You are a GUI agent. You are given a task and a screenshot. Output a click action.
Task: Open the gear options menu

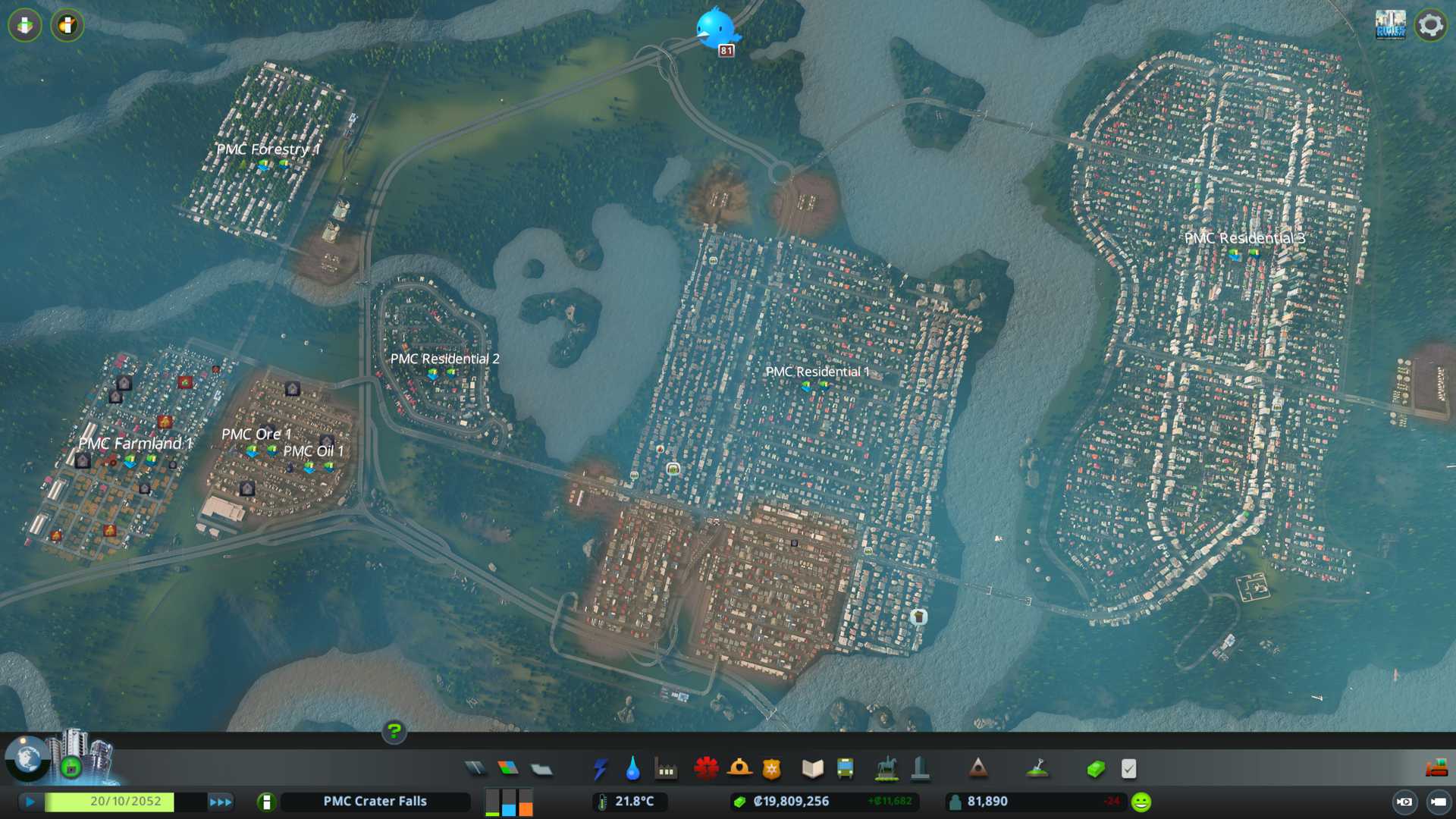pos(1430,26)
